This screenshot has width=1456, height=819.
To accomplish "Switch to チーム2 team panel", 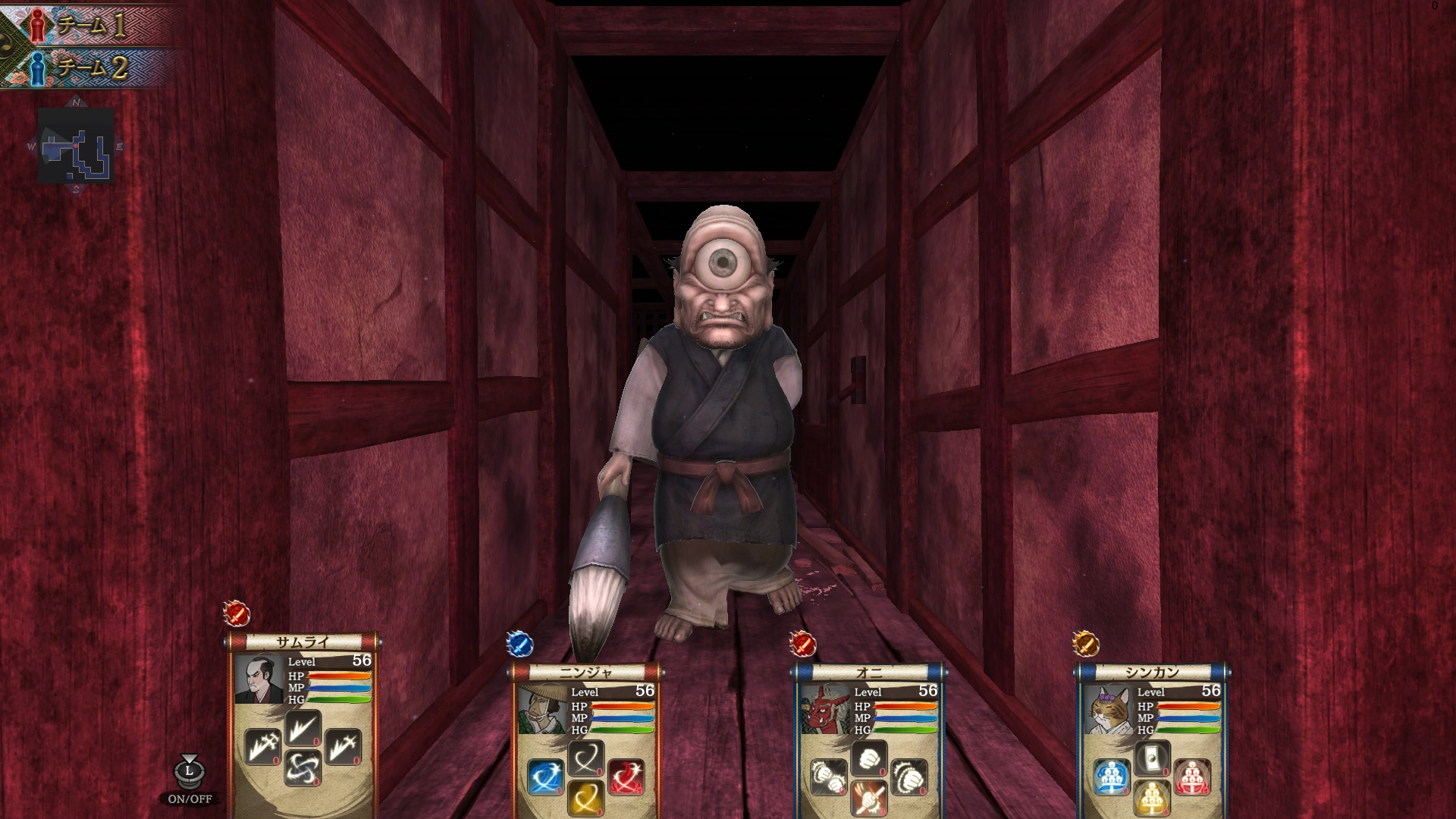I will pos(83,67).
